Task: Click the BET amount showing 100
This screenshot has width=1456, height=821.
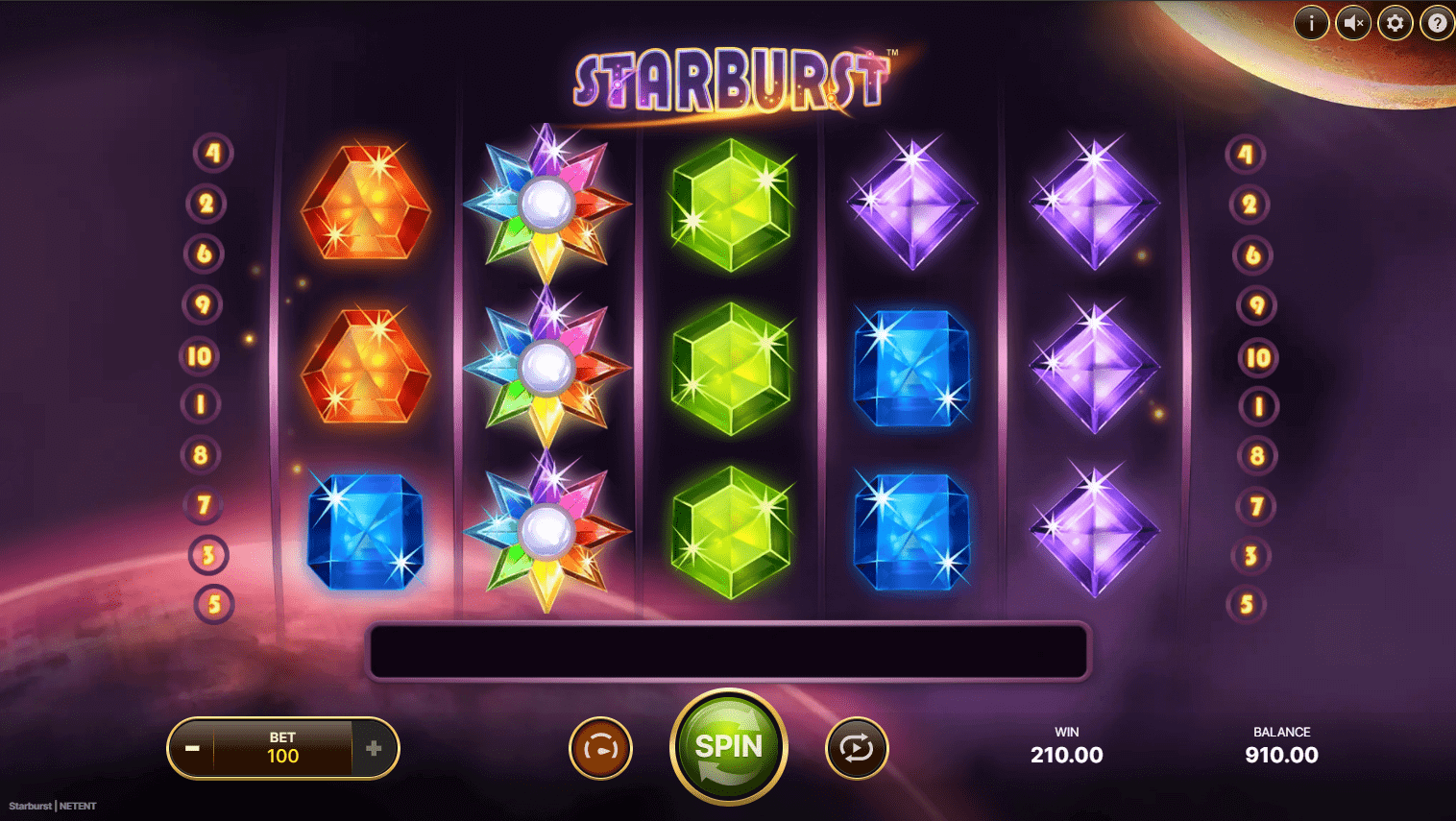Action: (x=282, y=748)
